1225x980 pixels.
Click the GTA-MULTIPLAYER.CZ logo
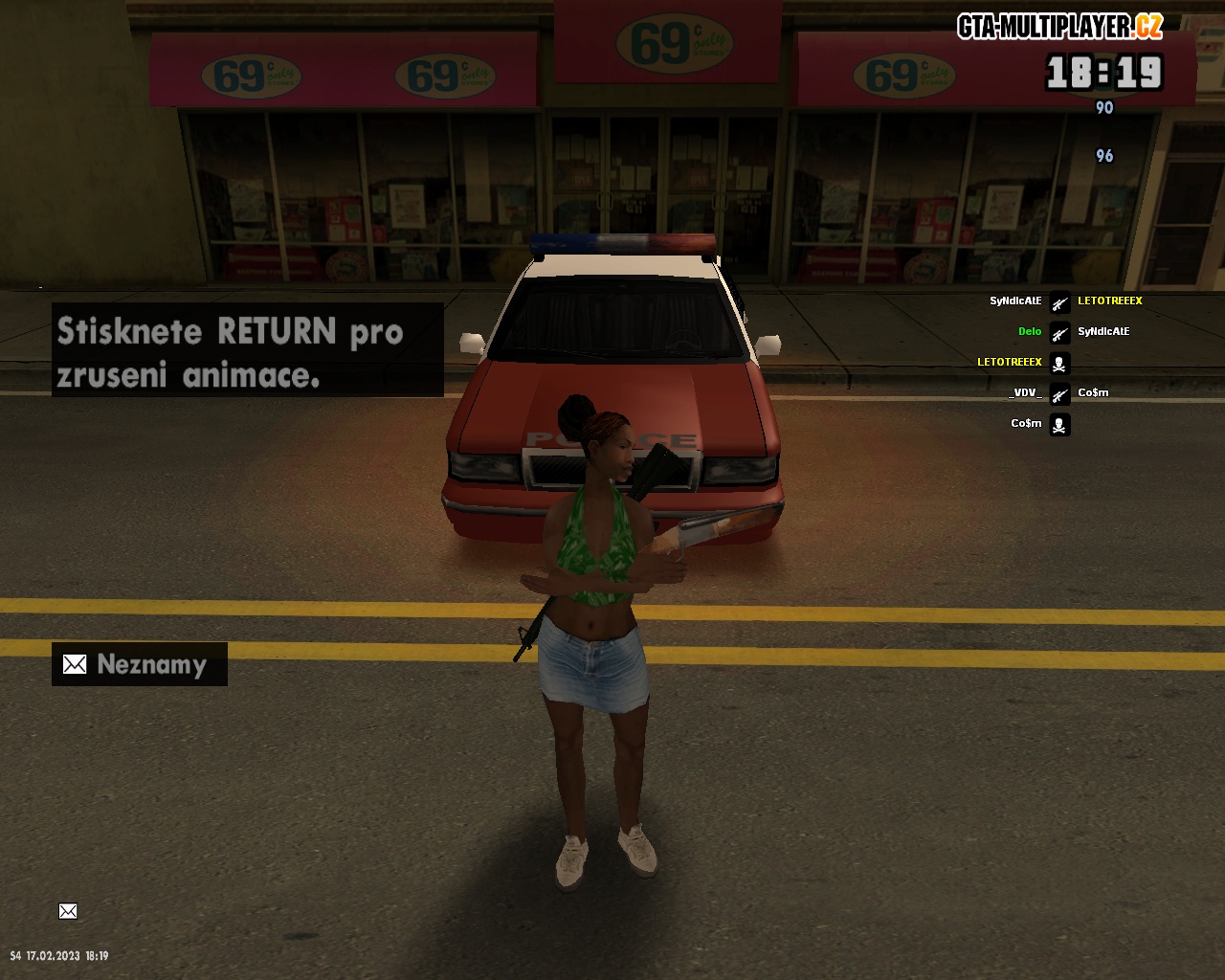1059,27
